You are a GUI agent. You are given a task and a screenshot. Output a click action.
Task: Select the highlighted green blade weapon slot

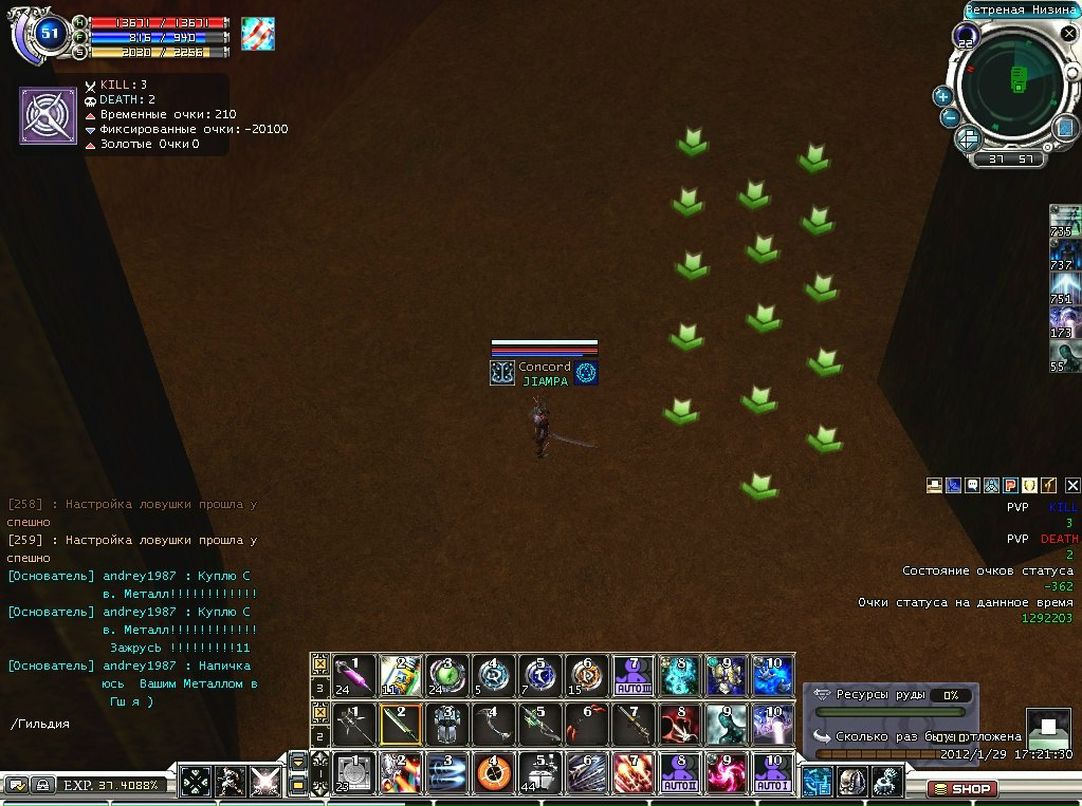pyautogui.click(x=400, y=724)
